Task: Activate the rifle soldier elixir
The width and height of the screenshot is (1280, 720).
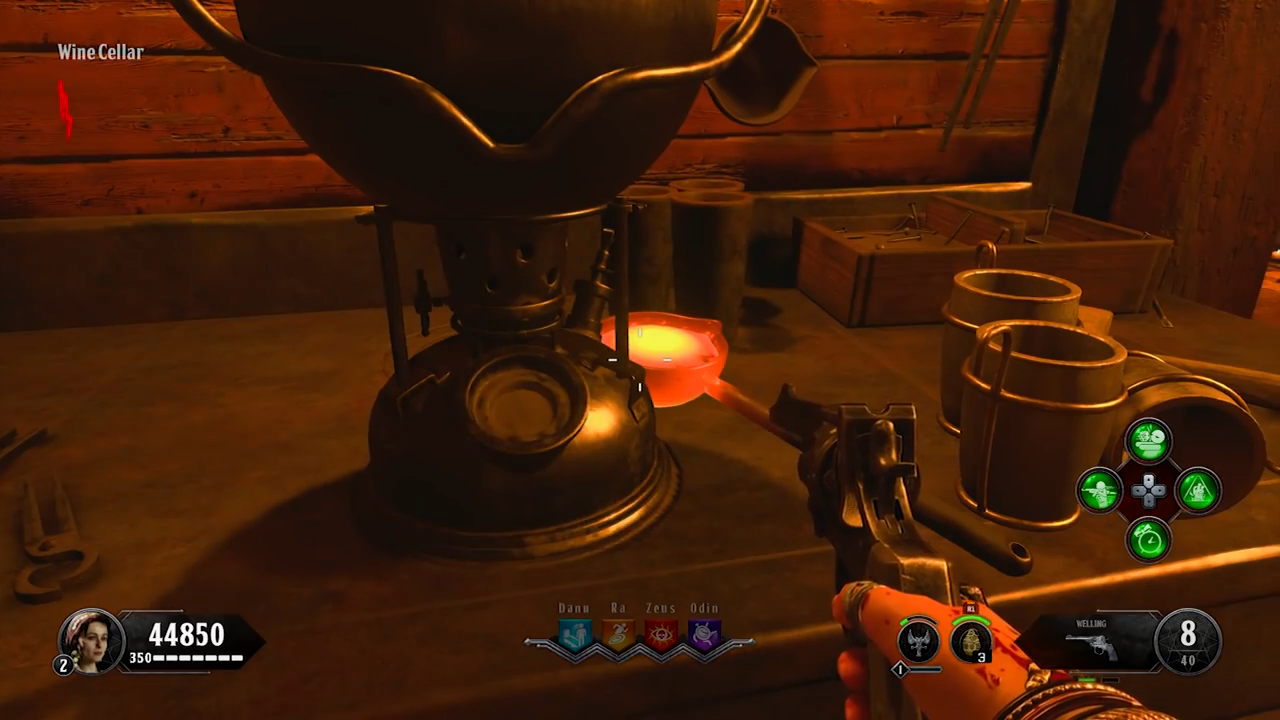Action: coord(1099,491)
